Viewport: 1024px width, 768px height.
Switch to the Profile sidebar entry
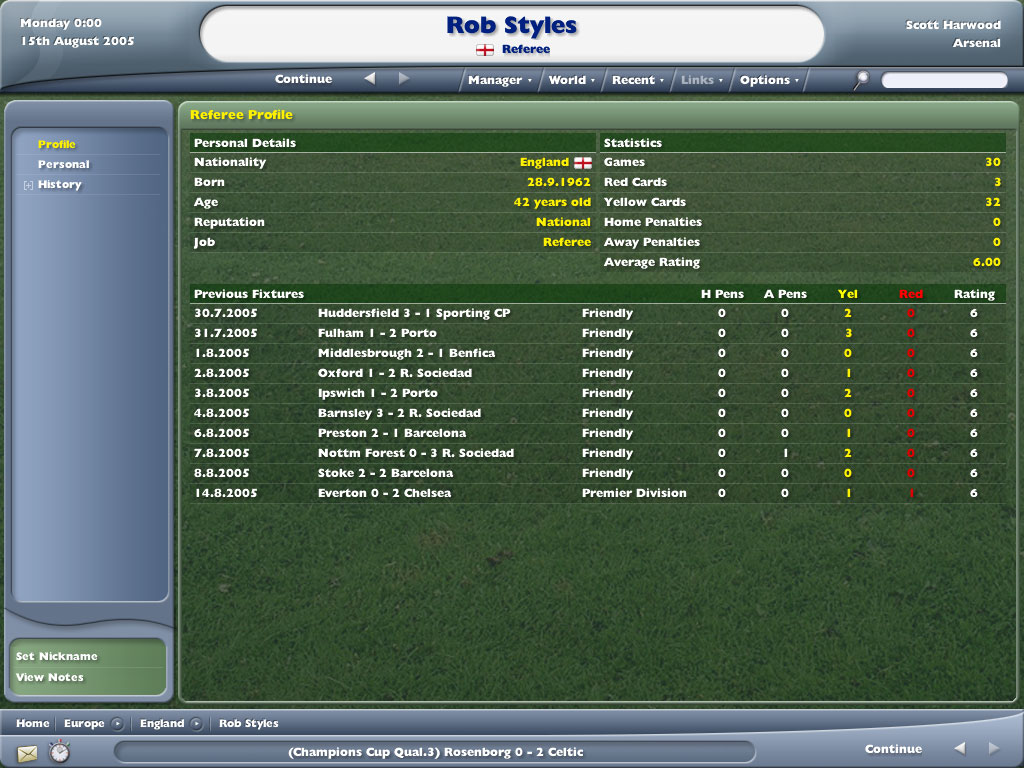pos(57,144)
